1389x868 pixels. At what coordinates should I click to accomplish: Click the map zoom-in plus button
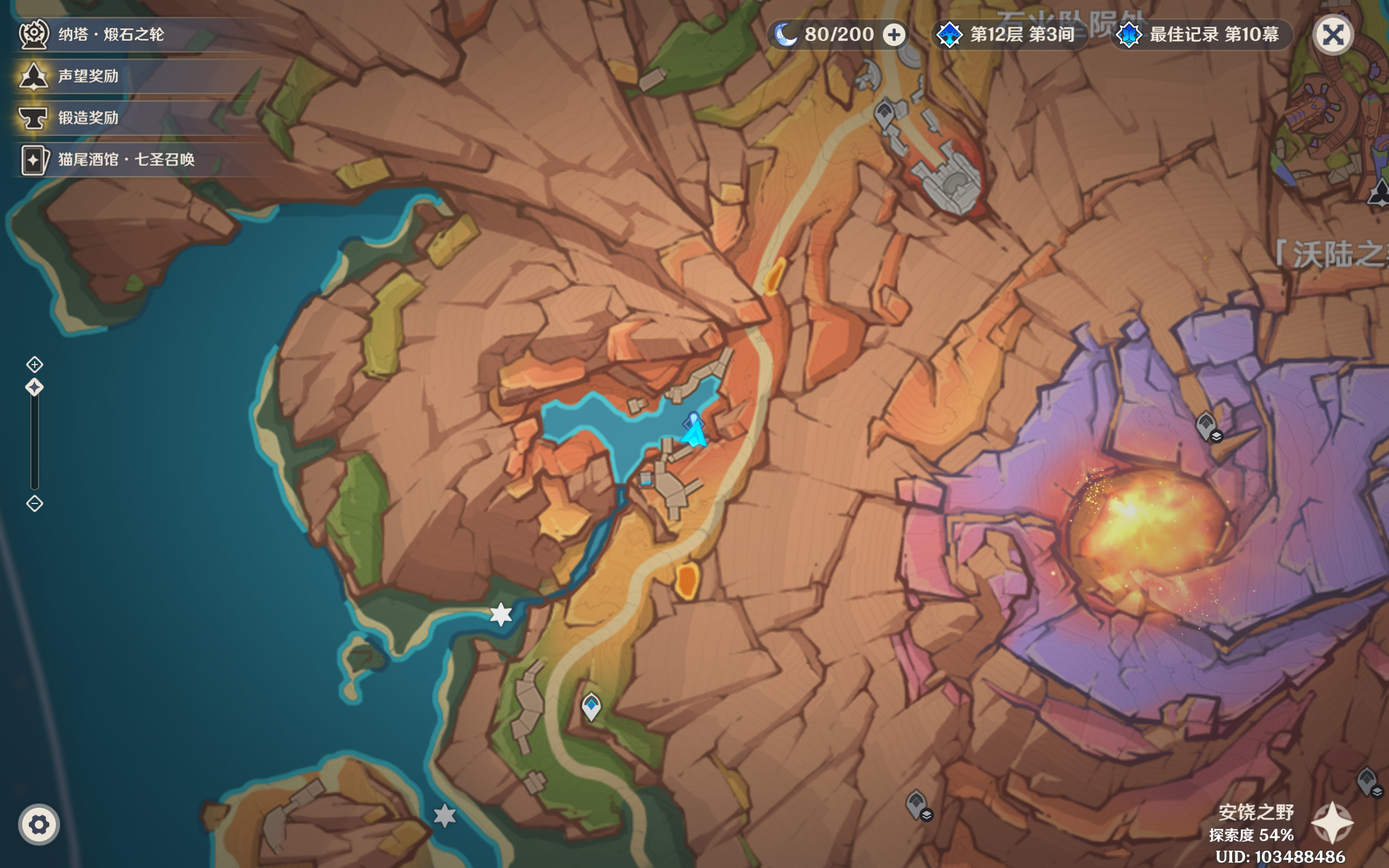tap(34, 365)
